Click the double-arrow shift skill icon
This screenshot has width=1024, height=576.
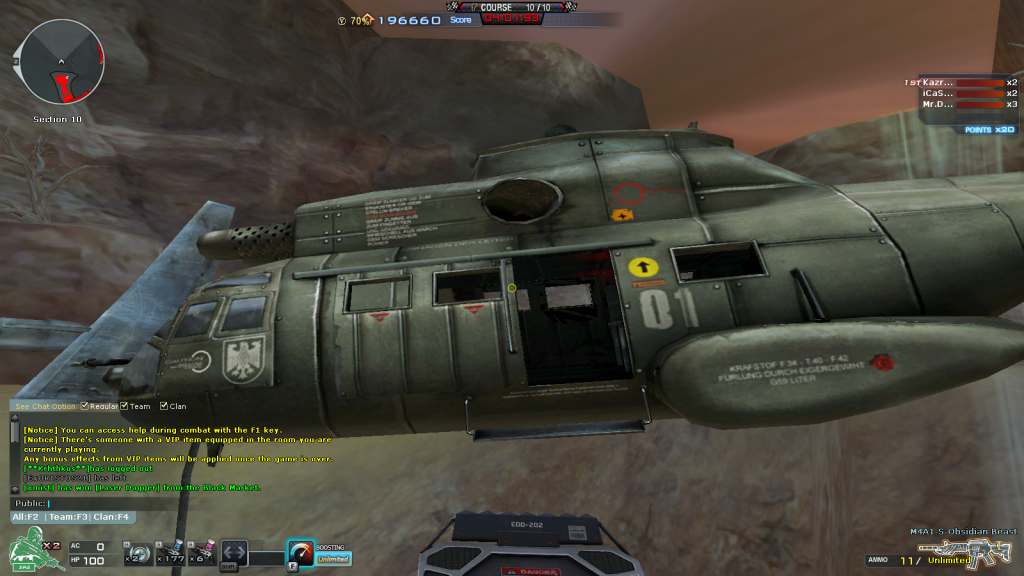click(x=234, y=553)
